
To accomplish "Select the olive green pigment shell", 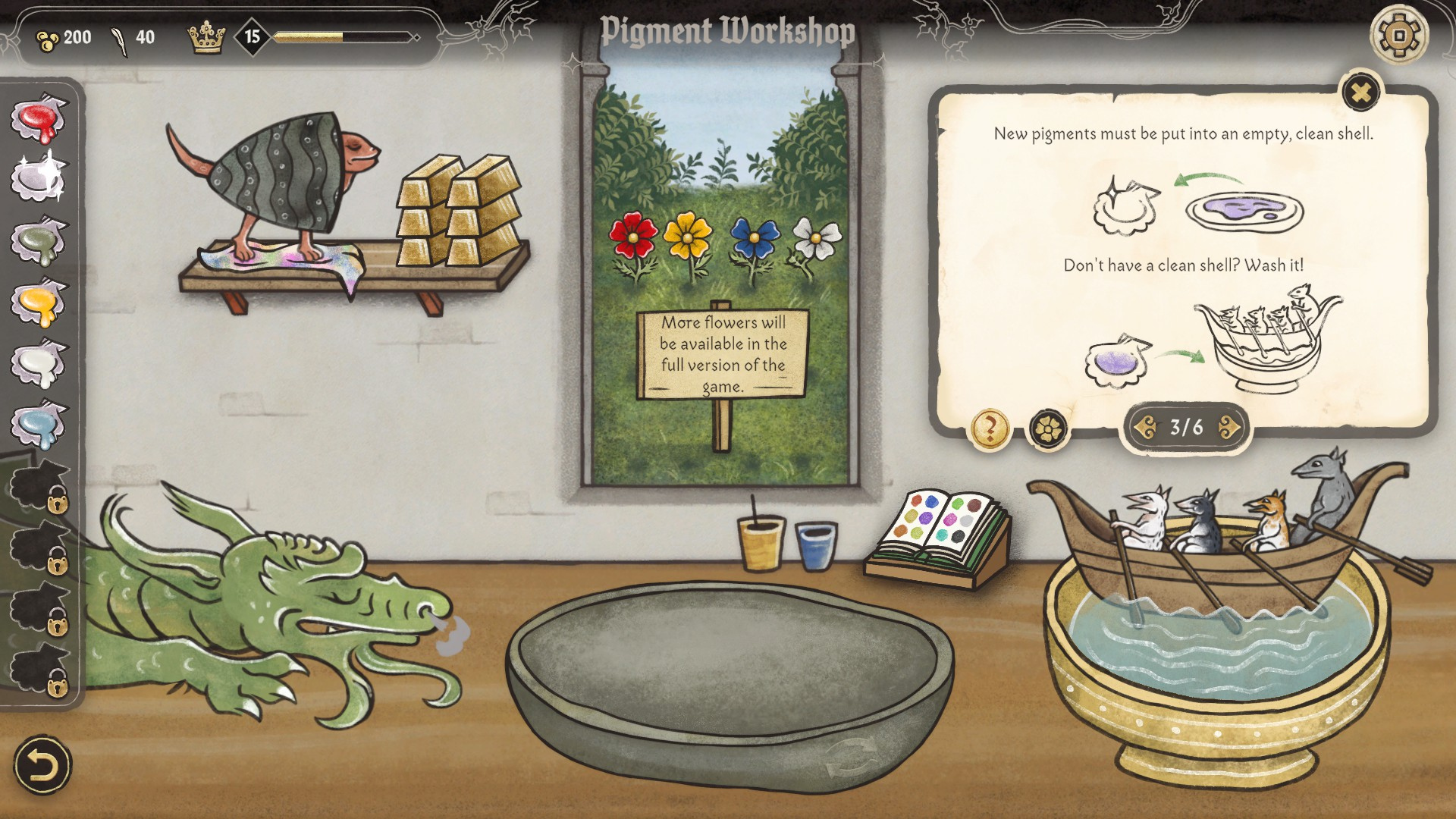I will [39, 241].
